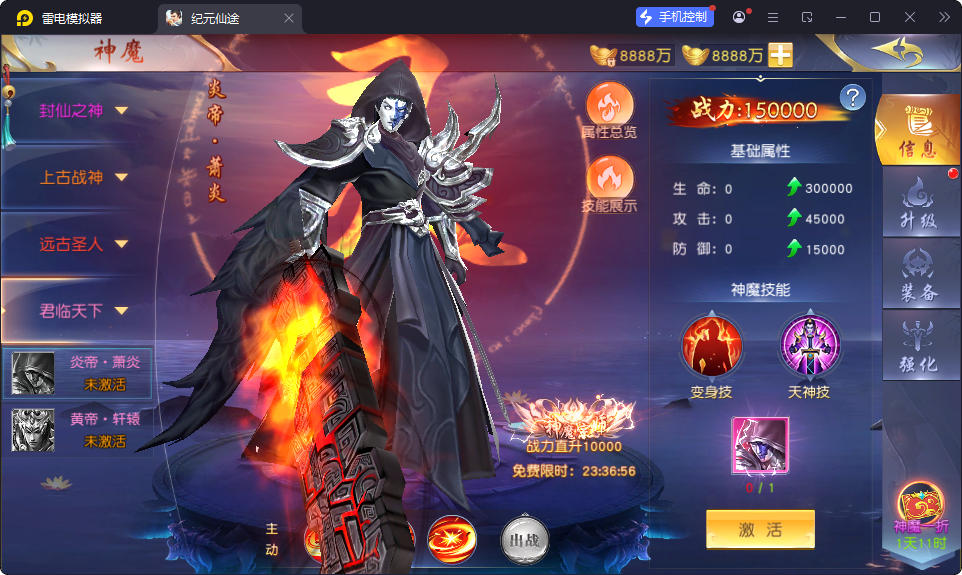
Task: Switch to the 装备 tab
Action: [917, 275]
